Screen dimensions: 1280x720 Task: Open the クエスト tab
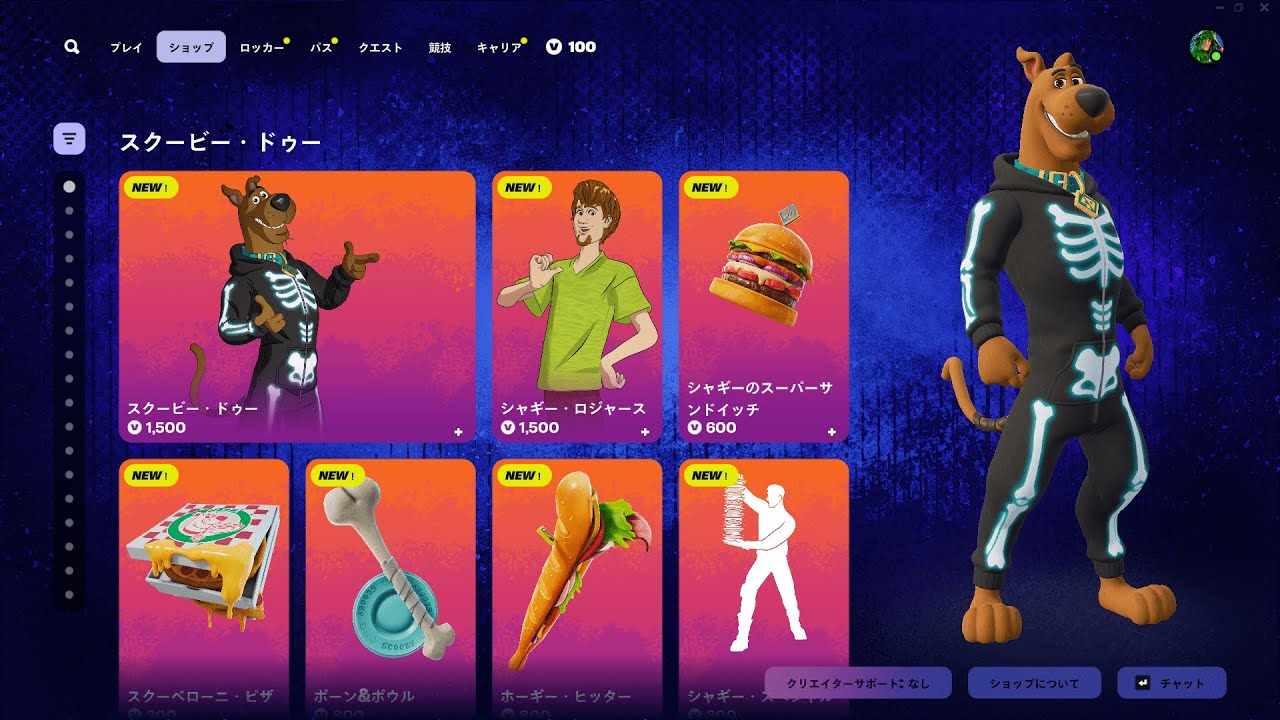[380, 47]
